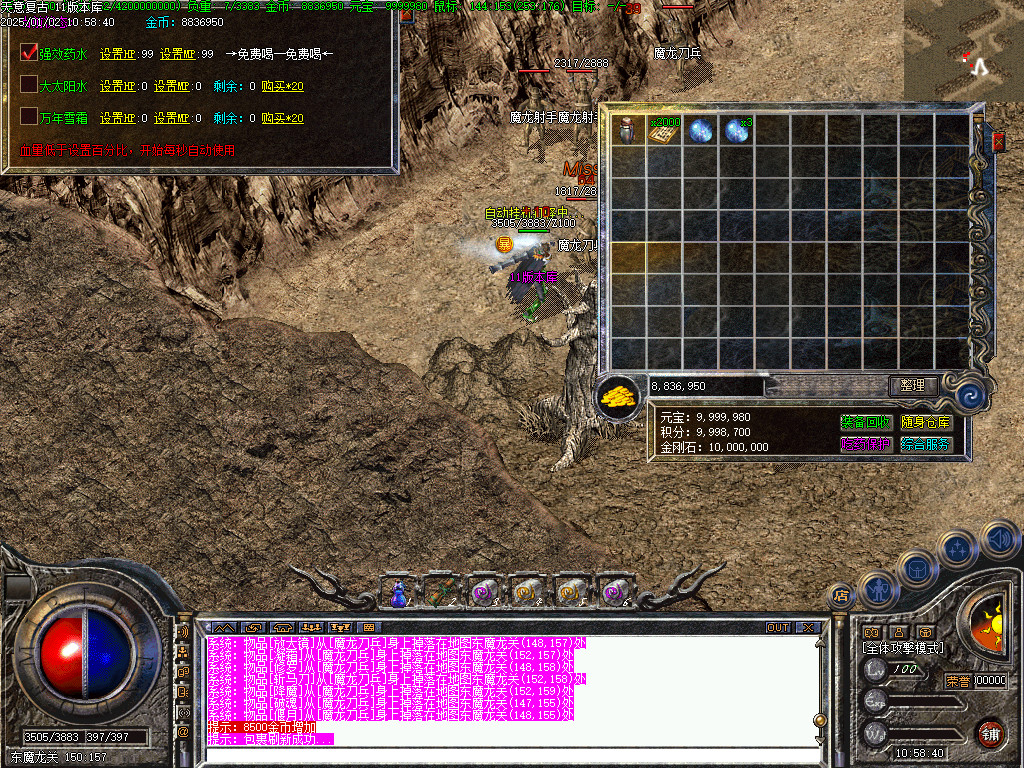
Task: Sort the bag with the 整理 button
Action: pyautogui.click(x=914, y=385)
